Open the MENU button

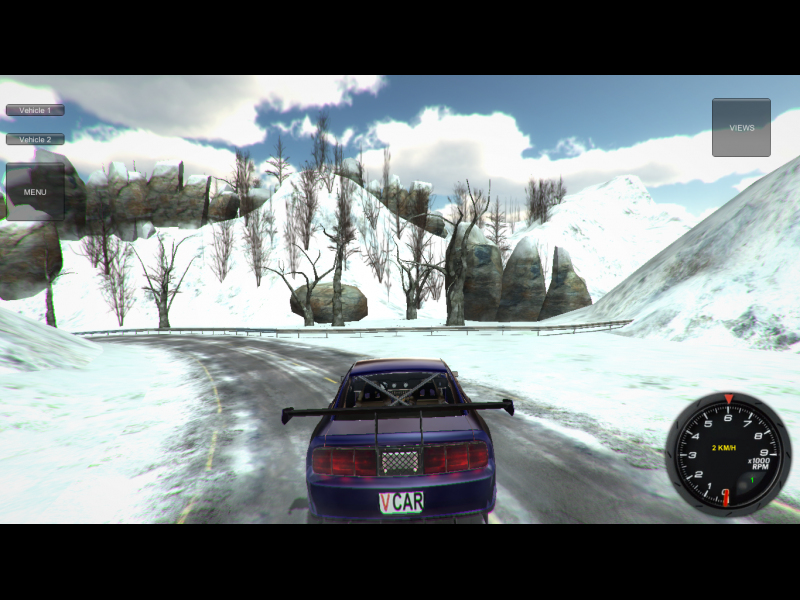click(35, 191)
